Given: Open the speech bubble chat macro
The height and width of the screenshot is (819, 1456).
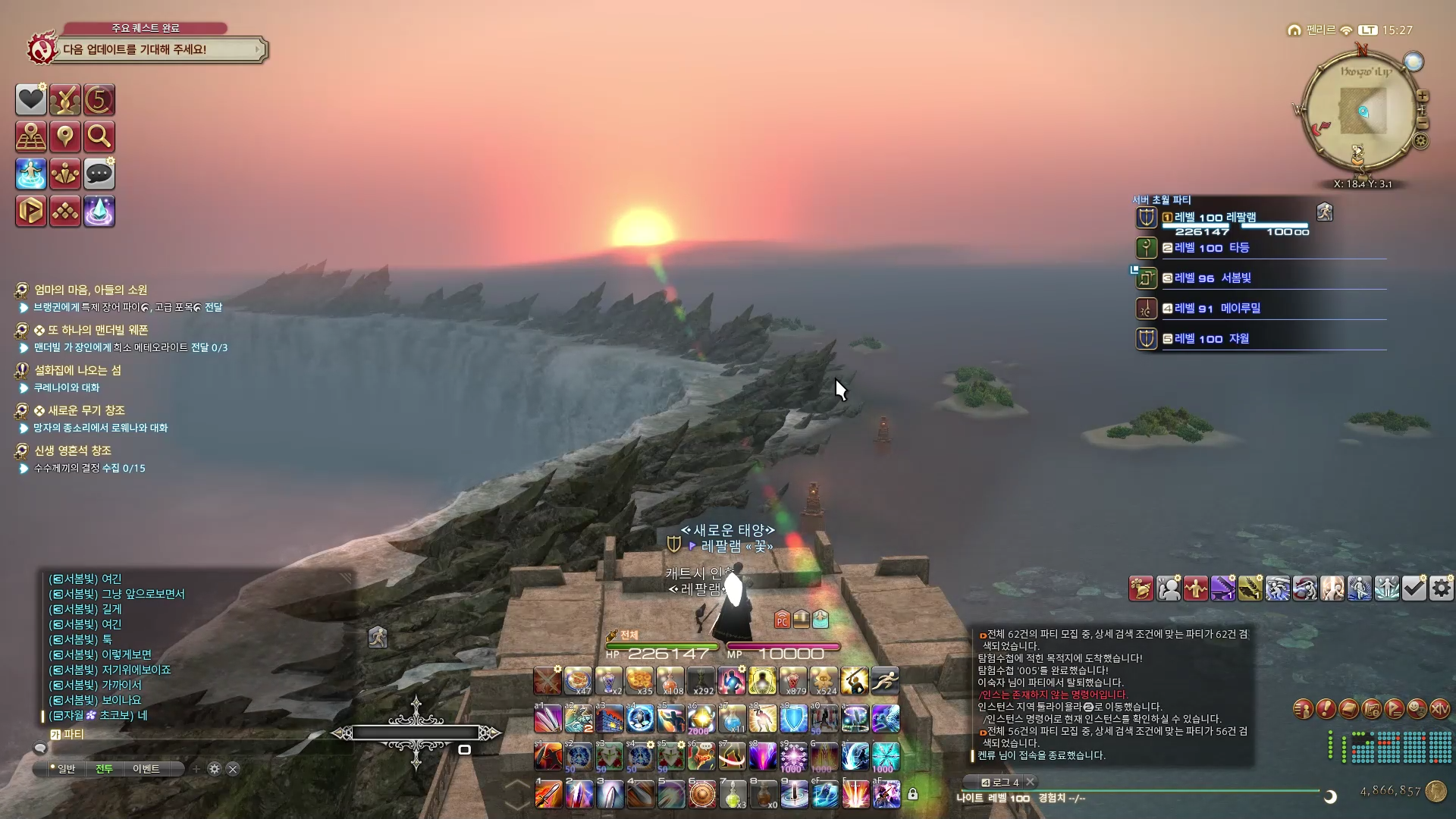Looking at the screenshot, I should coord(99,174).
